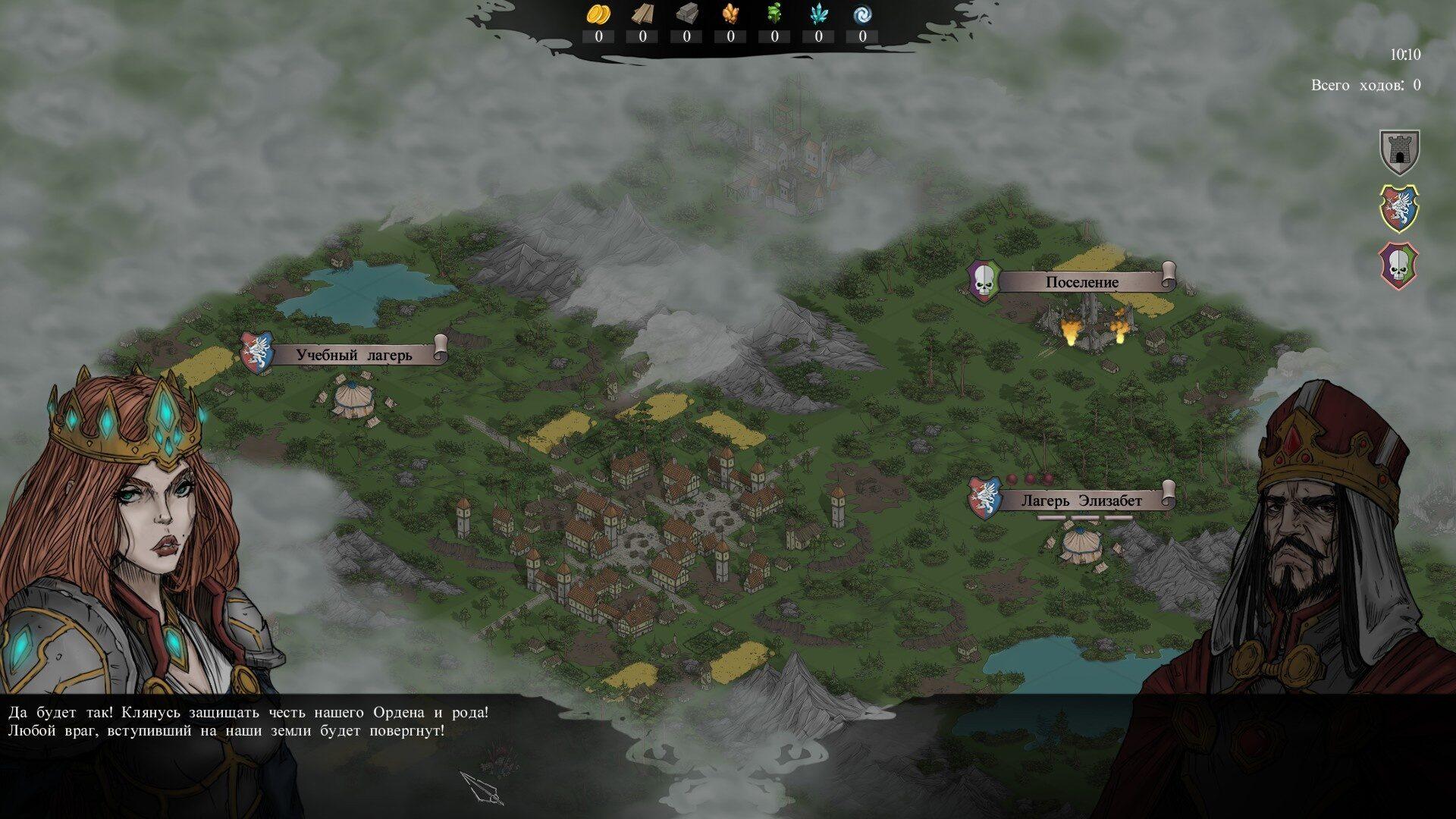
Task: Click the orange ore resource icon
Action: point(730,14)
